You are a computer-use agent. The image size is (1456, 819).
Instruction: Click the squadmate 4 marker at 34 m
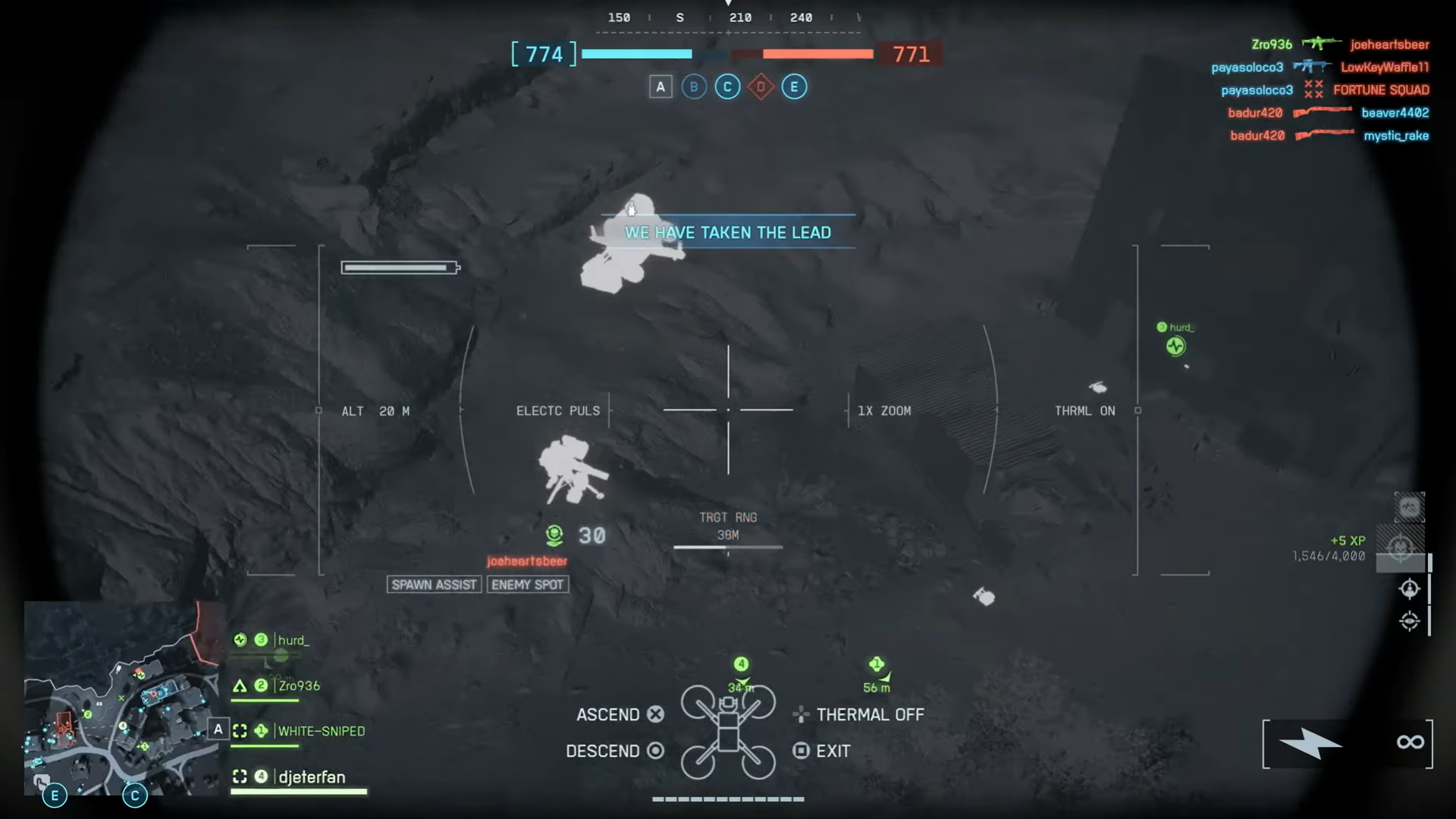tap(741, 665)
